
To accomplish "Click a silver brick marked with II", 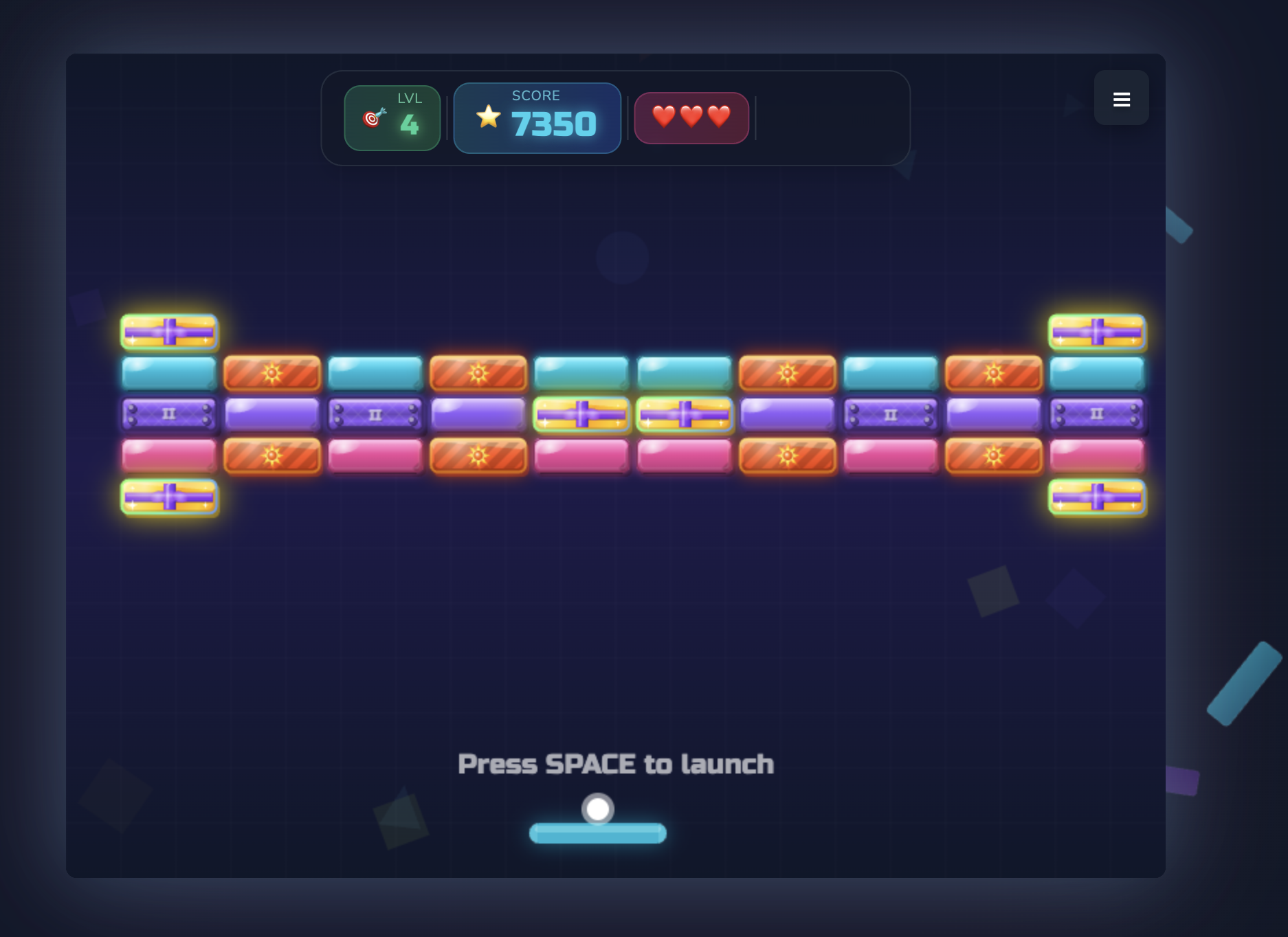I will pyautogui.click(x=168, y=414).
